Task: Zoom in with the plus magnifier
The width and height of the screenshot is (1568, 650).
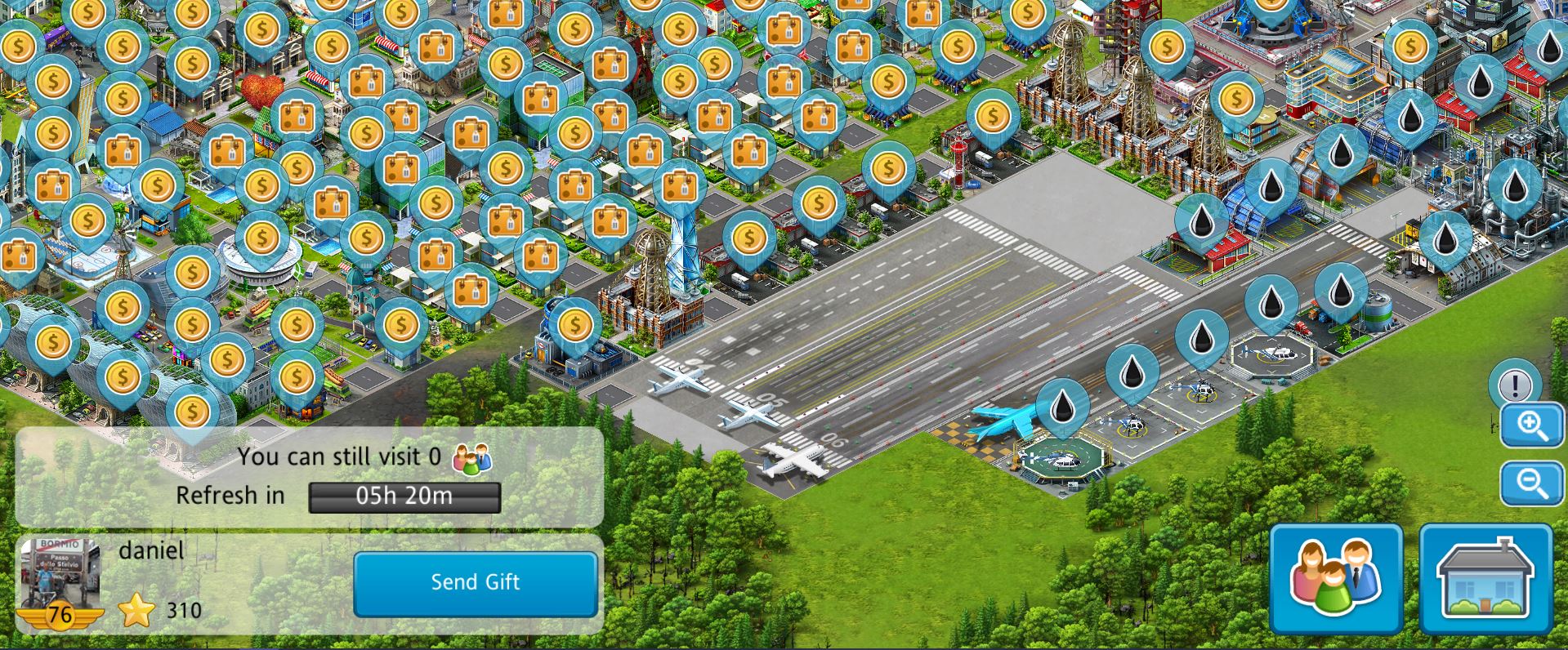Action: tap(1532, 425)
